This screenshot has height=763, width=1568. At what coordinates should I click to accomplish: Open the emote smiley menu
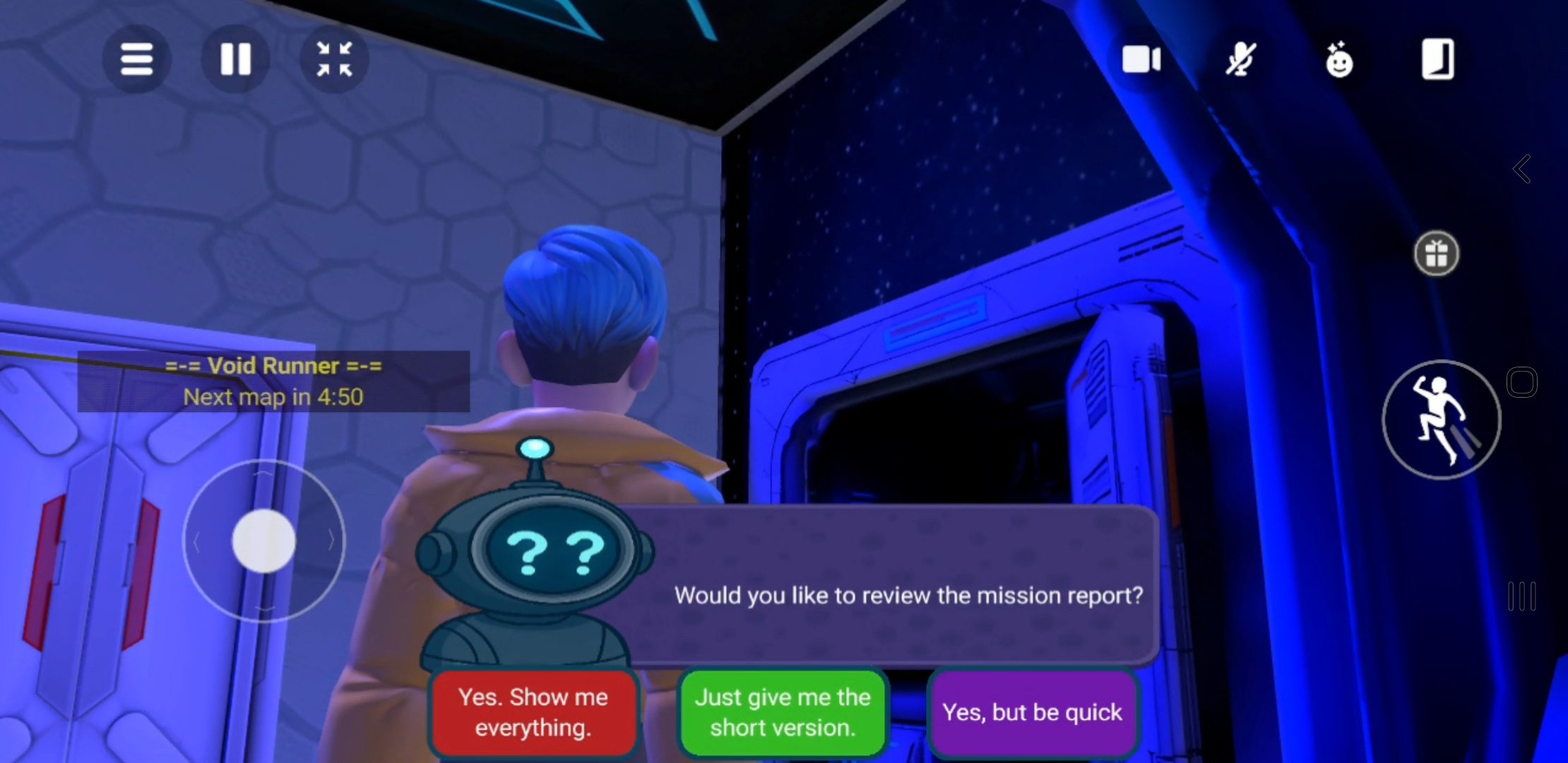tap(1339, 59)
